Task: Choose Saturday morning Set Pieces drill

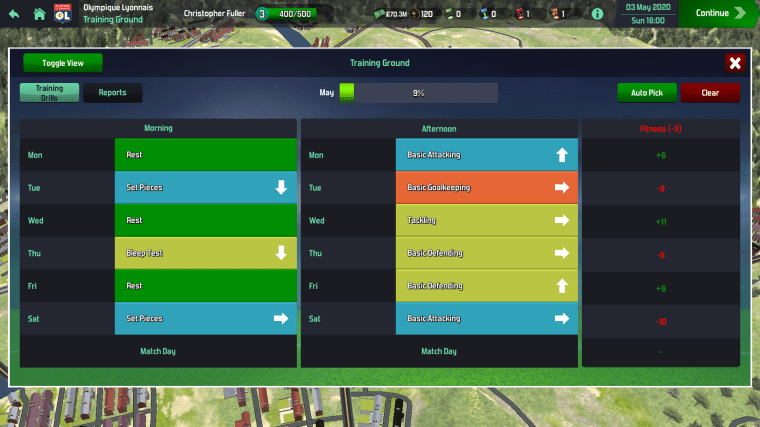Action: (x=206, y=318)
